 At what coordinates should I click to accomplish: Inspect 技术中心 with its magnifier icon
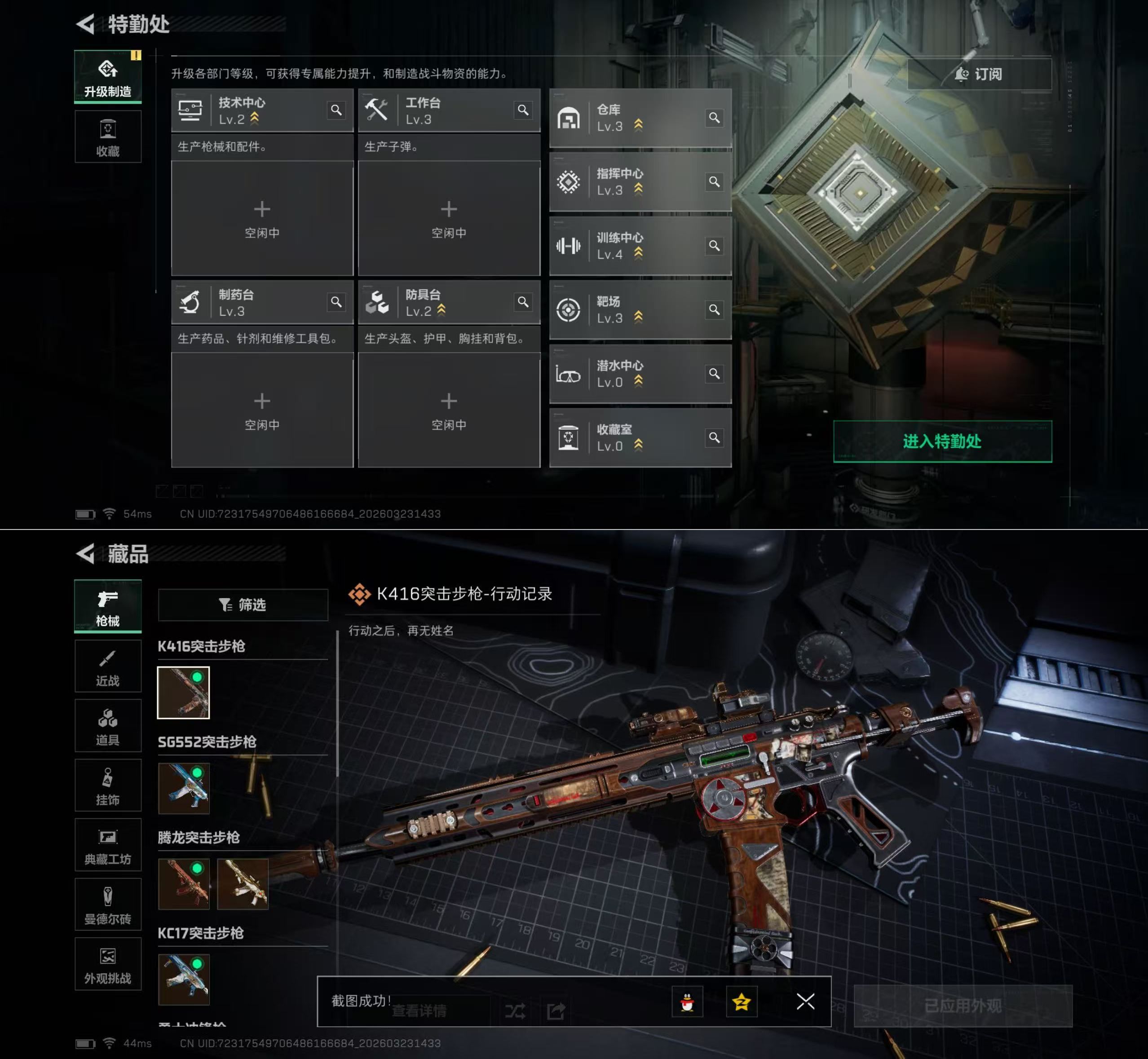[336, 110]
